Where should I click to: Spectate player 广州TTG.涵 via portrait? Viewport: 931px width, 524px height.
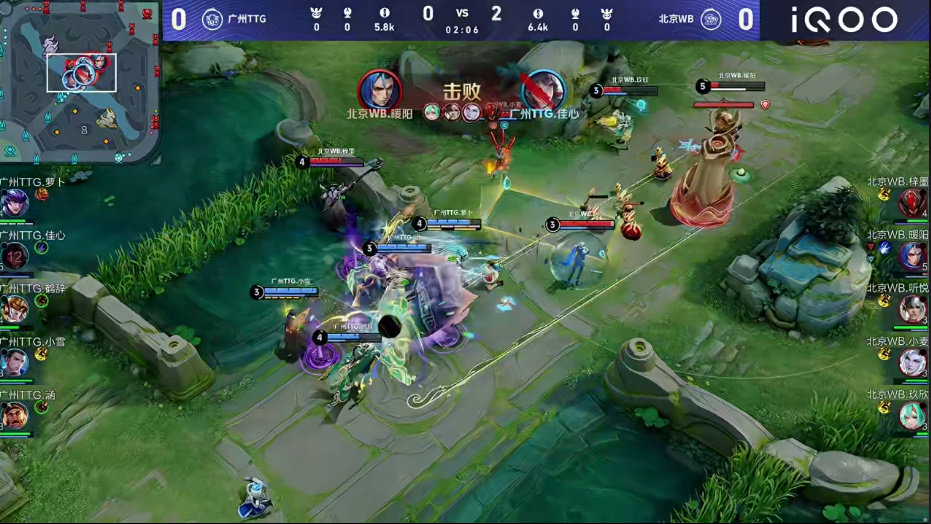pyautogui.click(x=15, y=415)
